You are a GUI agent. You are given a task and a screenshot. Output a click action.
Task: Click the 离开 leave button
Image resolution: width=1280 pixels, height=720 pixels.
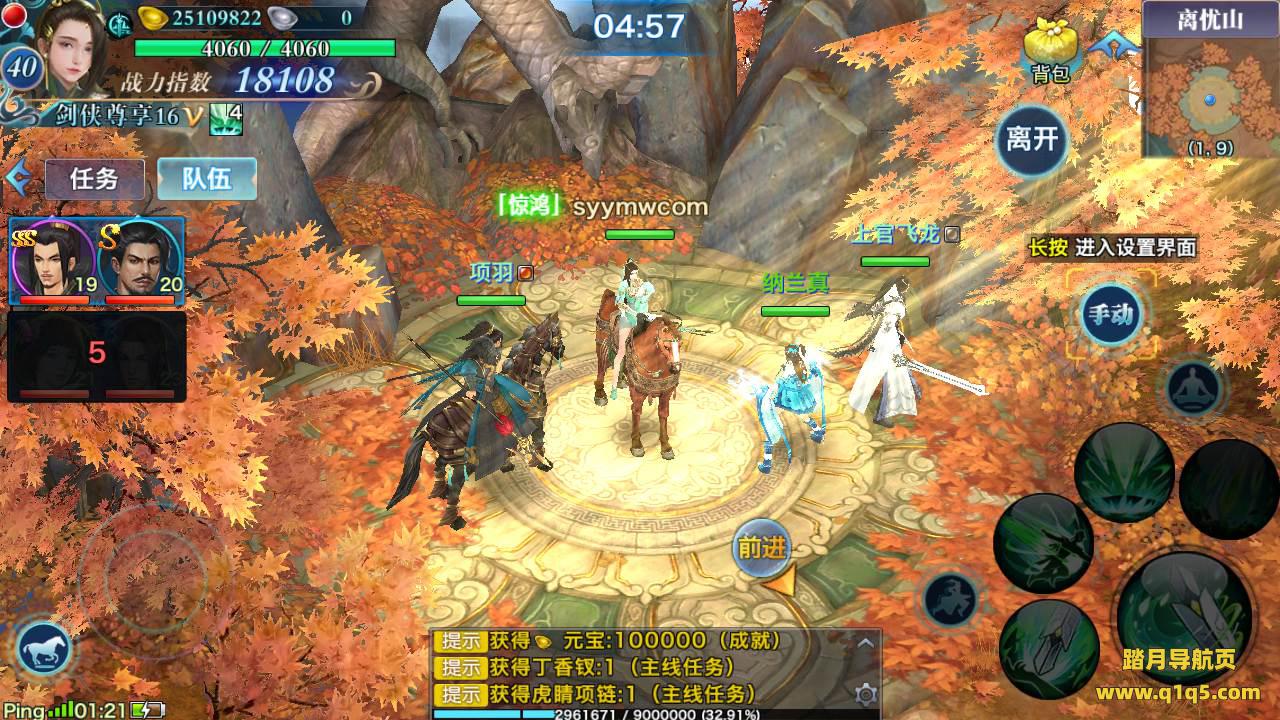point(1032,140)
